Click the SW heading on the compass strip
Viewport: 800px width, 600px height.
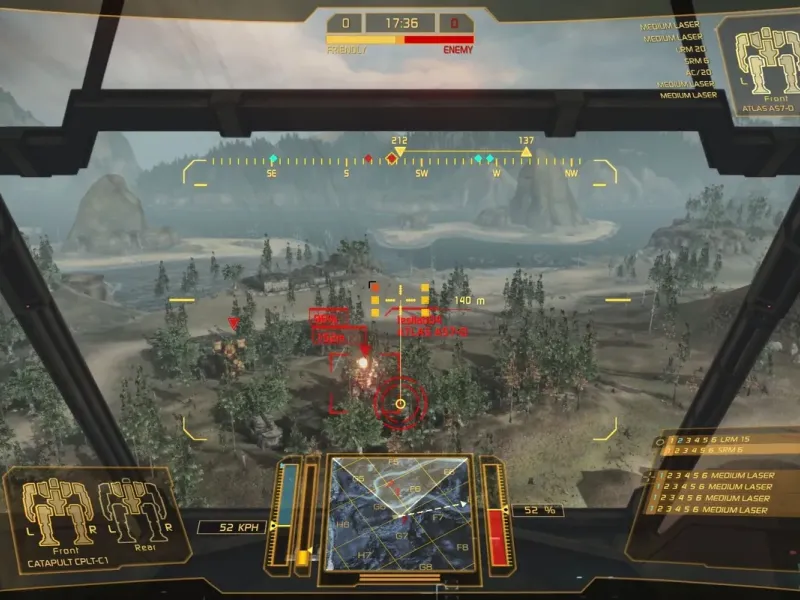[x=421, y=173]
